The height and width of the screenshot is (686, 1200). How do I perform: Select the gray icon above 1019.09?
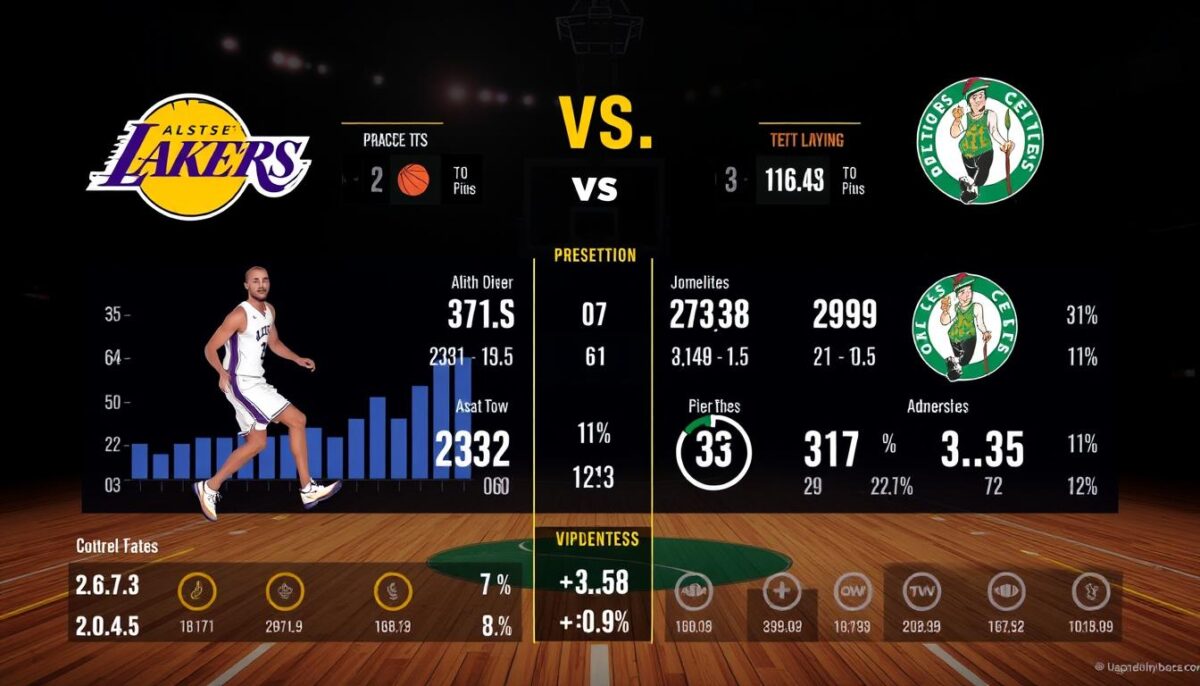pos(1088,593)
